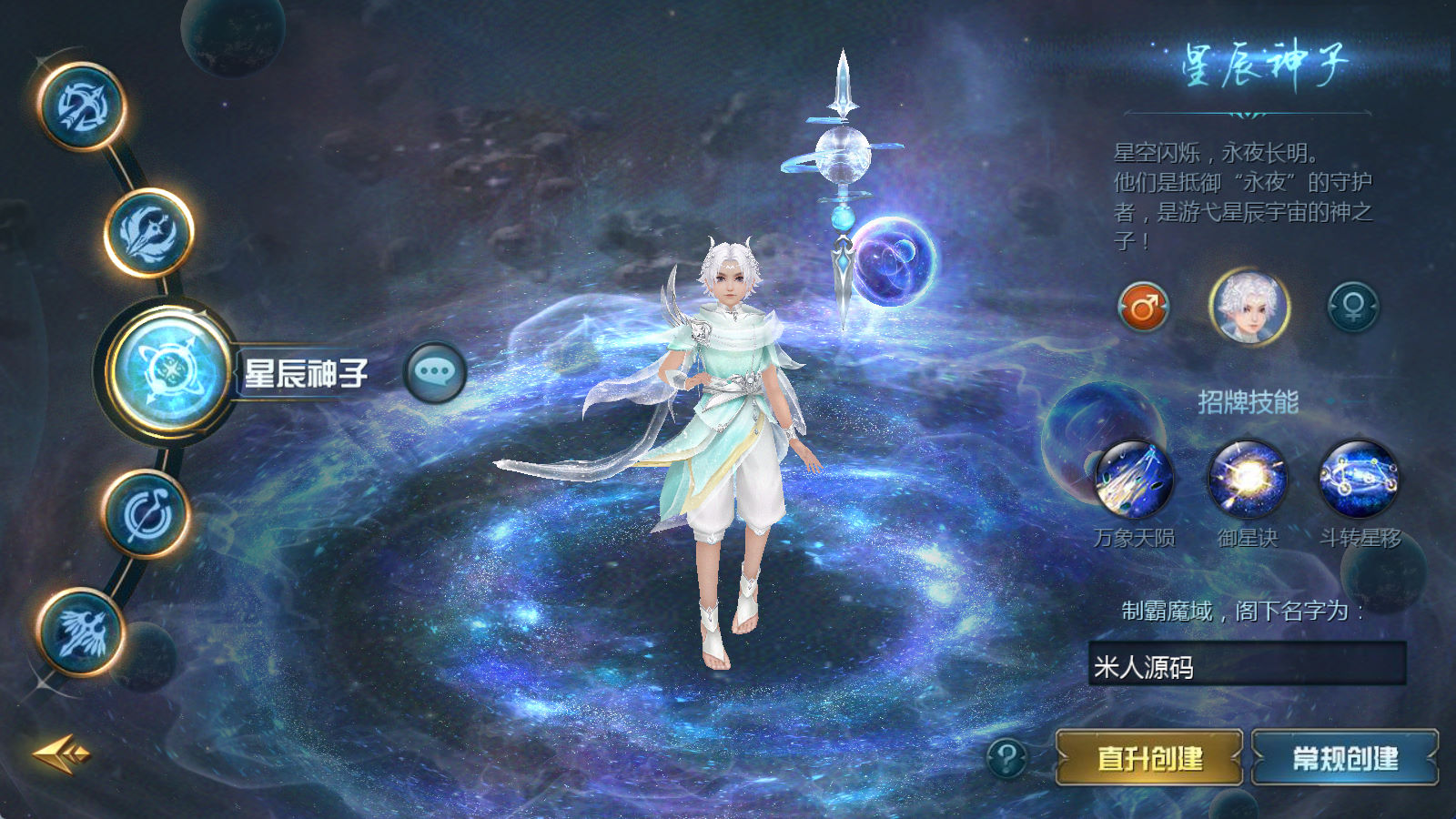Viewport: 1456px width, 819px height.
Task: Select the female gender symbol
Action: point(1352,307)
